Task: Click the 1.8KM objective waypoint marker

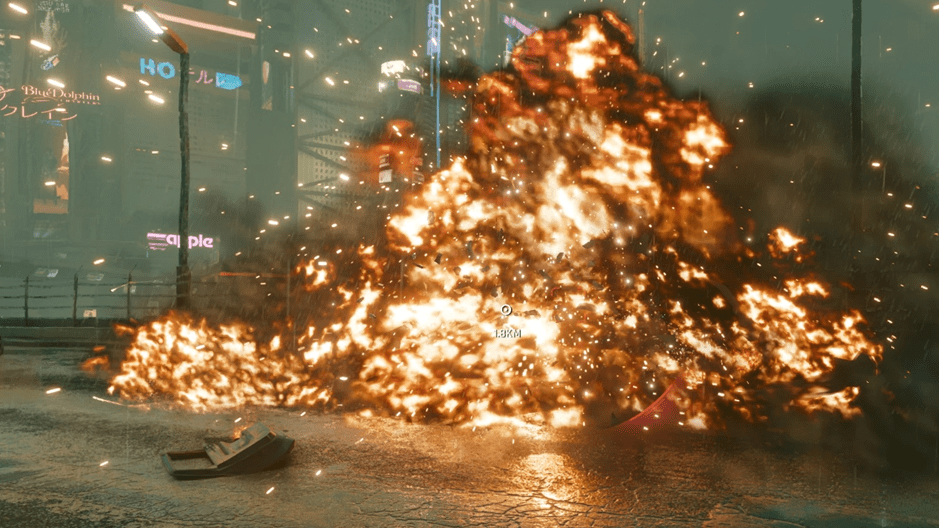Action: point(506,311)
